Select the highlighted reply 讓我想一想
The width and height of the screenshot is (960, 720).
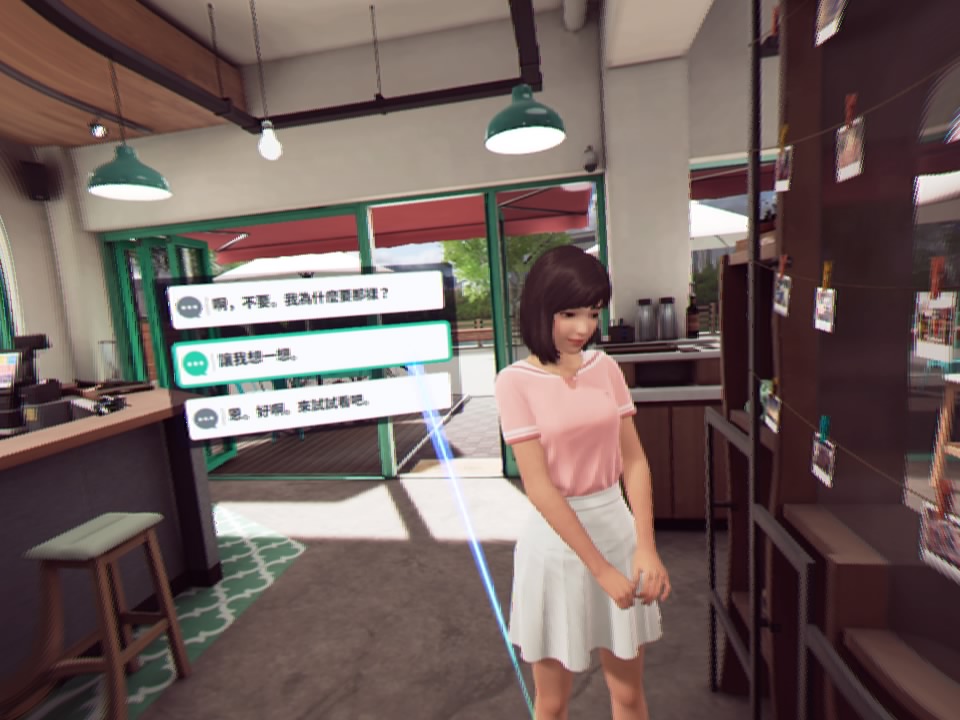pyautogui.click(x=311, y=354)
